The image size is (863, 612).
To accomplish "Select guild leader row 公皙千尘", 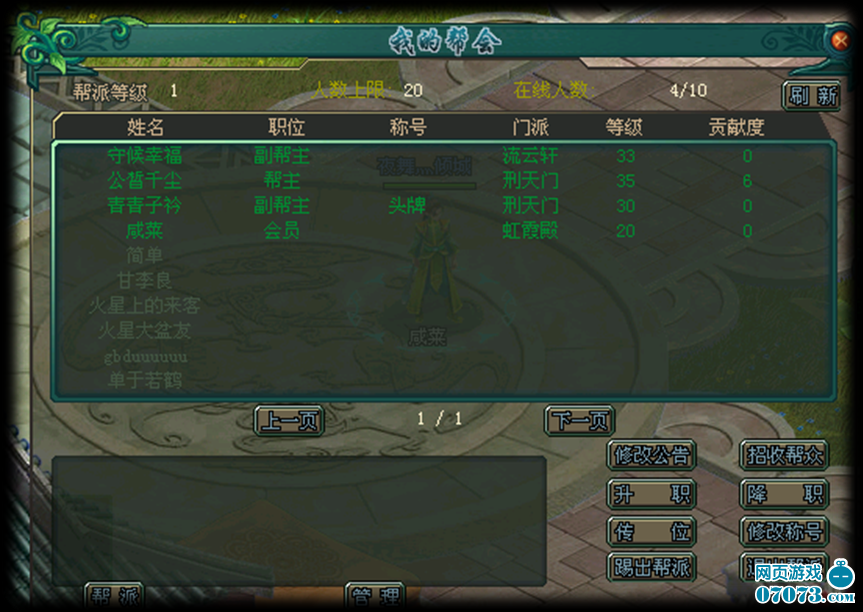I will tap(145, 181).
